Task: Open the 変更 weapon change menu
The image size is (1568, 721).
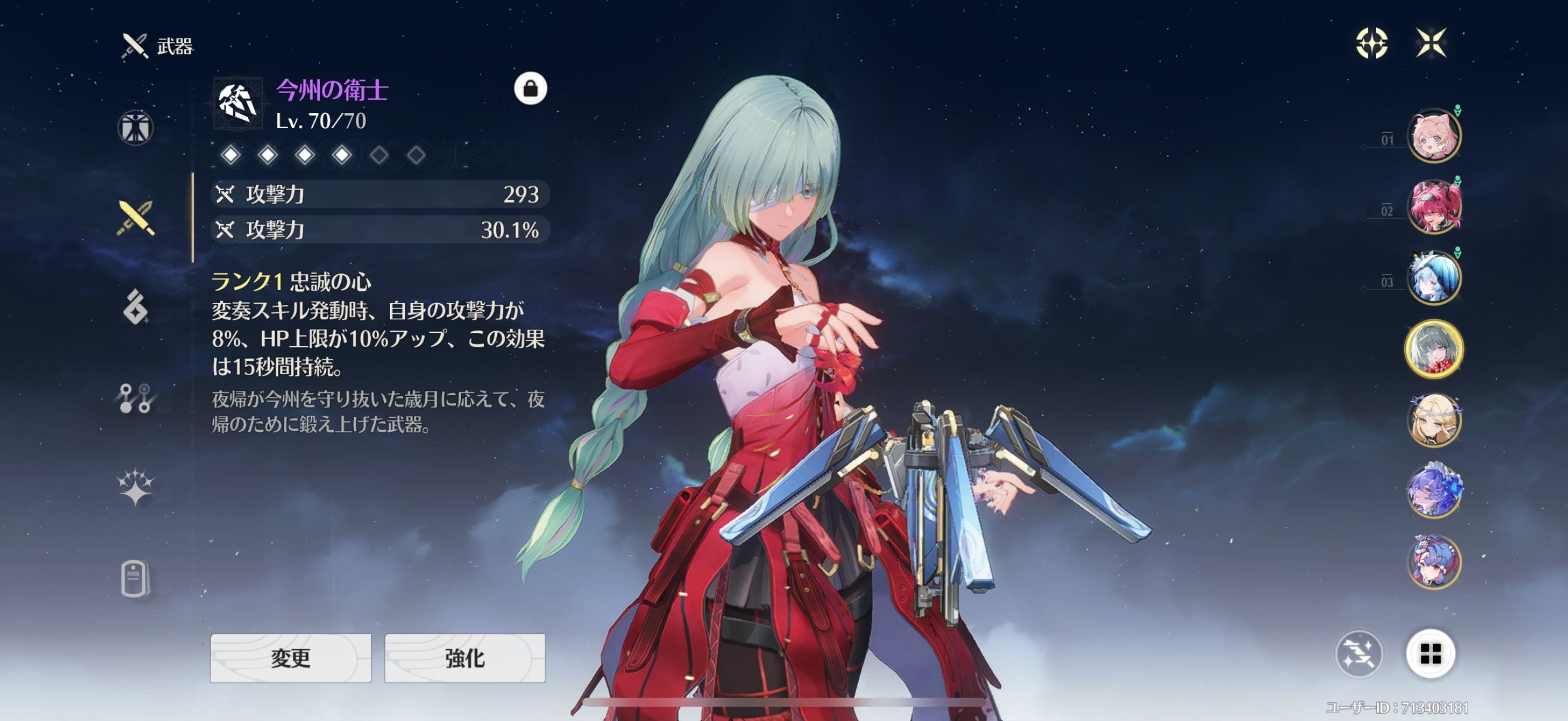Action: [x=291, y=658]
